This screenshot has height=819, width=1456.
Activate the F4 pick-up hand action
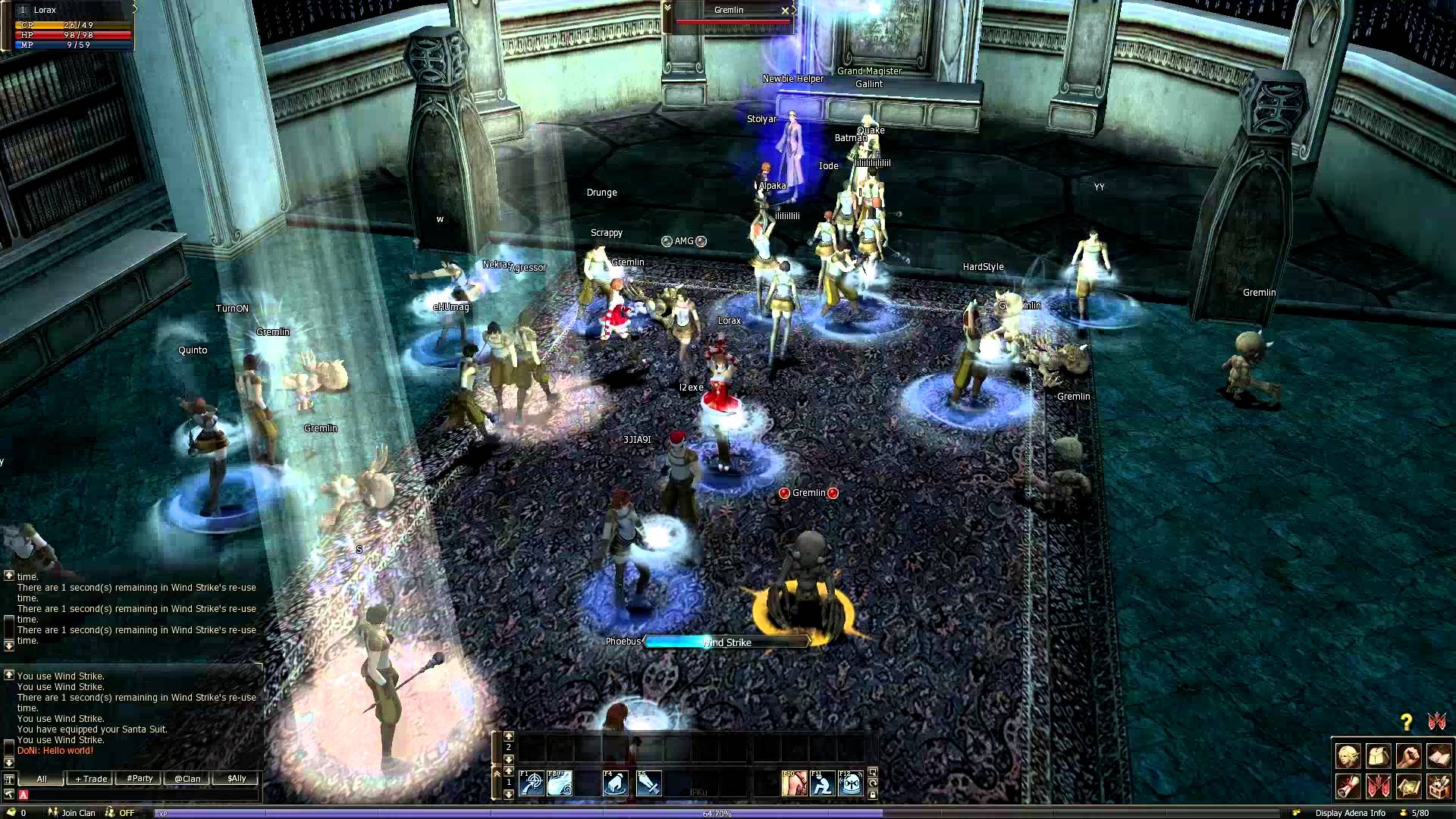point(616,783)
